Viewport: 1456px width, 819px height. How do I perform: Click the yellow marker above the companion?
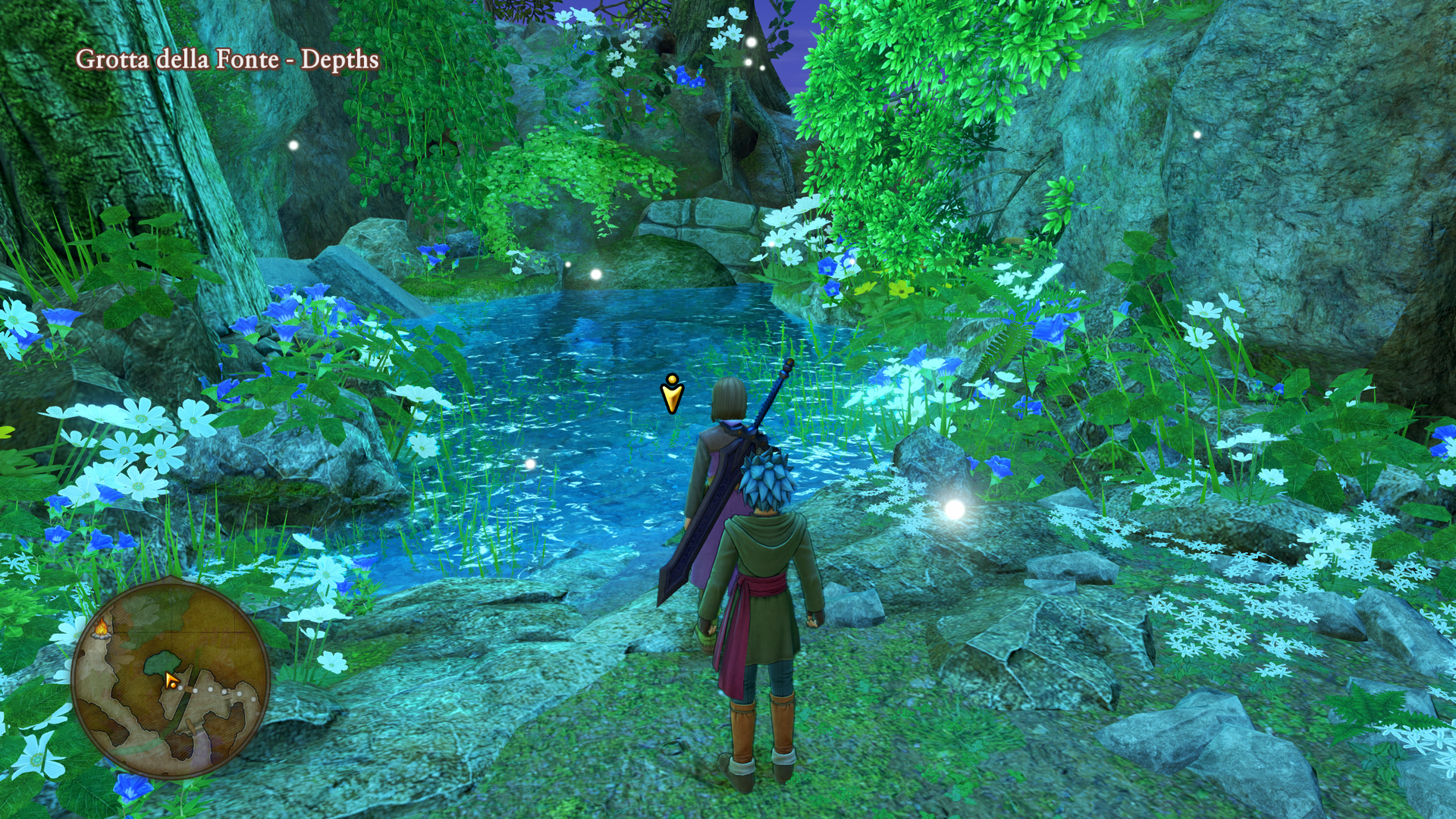coord(672,393)
